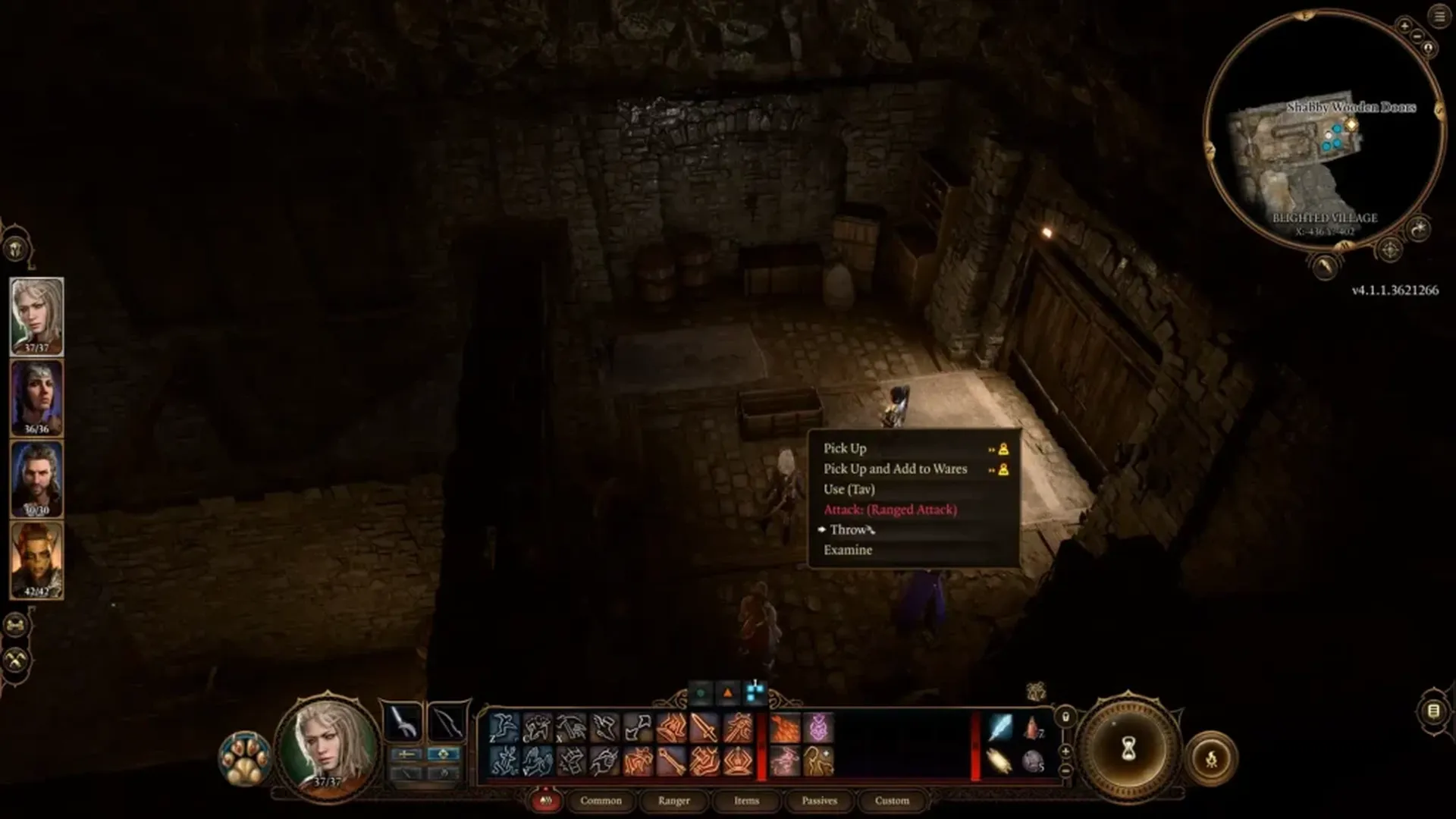Toggle the hotbar lock padlock
Screen dimensions: 1456x819
pyautogui.click(x=1065, y=717)
